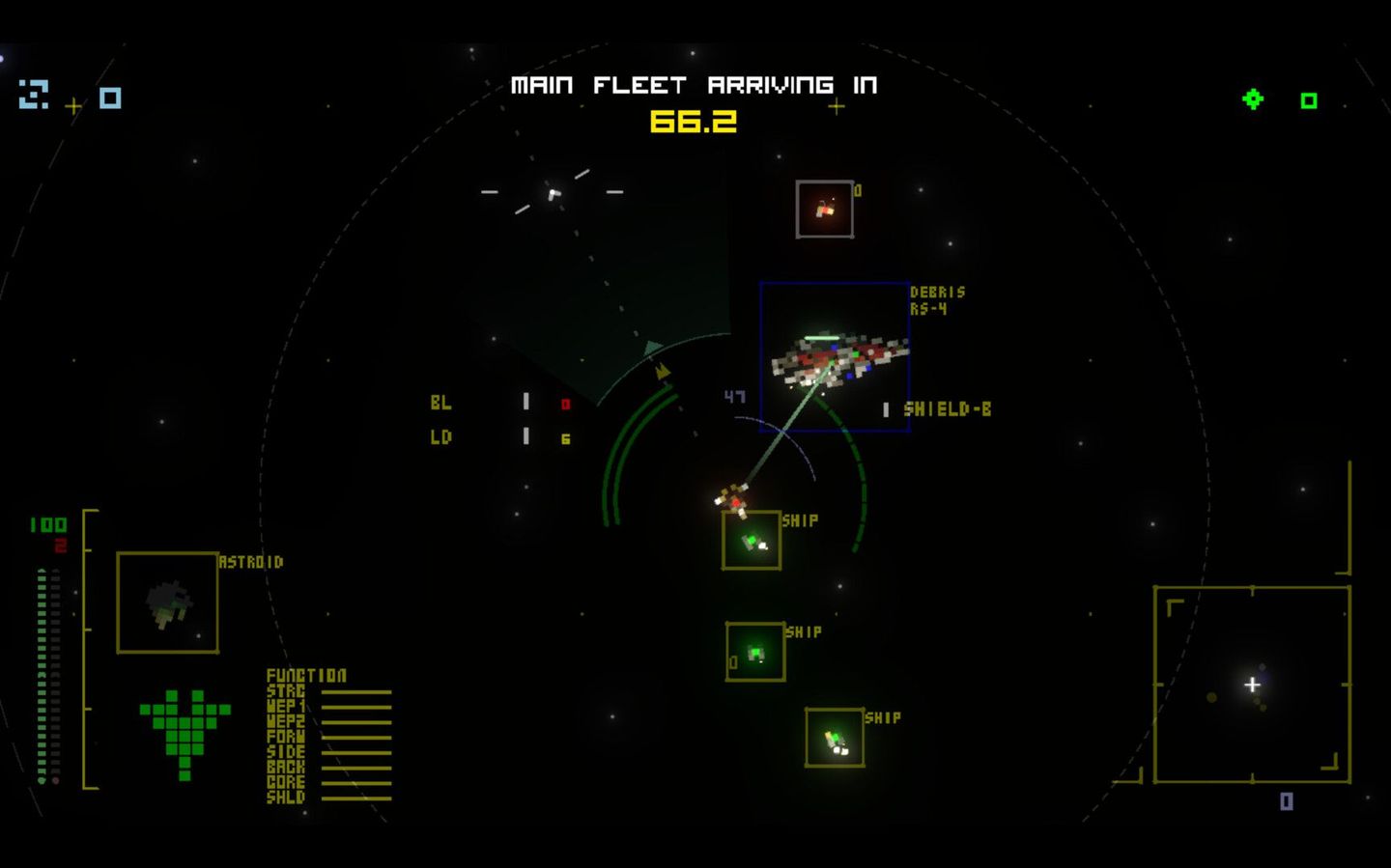Click the 47 distance marker near the debris

(x=735, y=395)
